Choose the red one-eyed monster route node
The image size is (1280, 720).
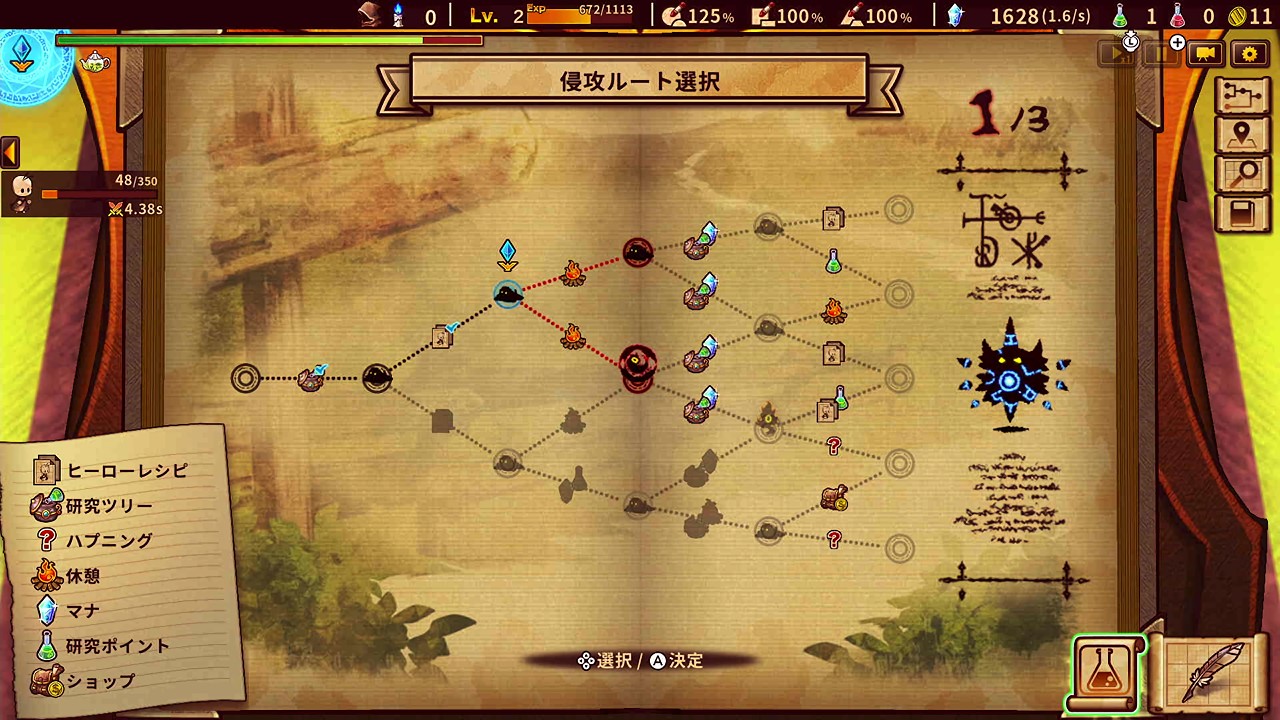coord(637,361)
